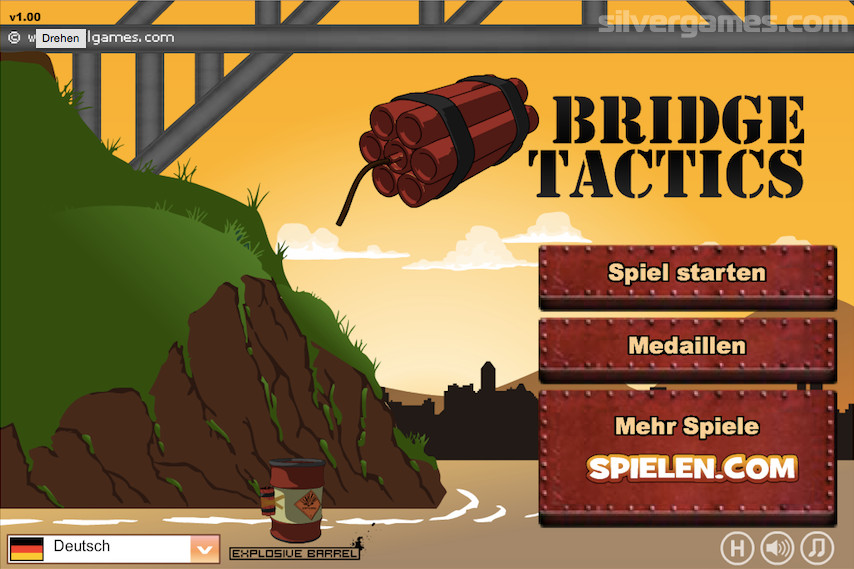Open the Deutsch language dropdown

click(204, 548)
